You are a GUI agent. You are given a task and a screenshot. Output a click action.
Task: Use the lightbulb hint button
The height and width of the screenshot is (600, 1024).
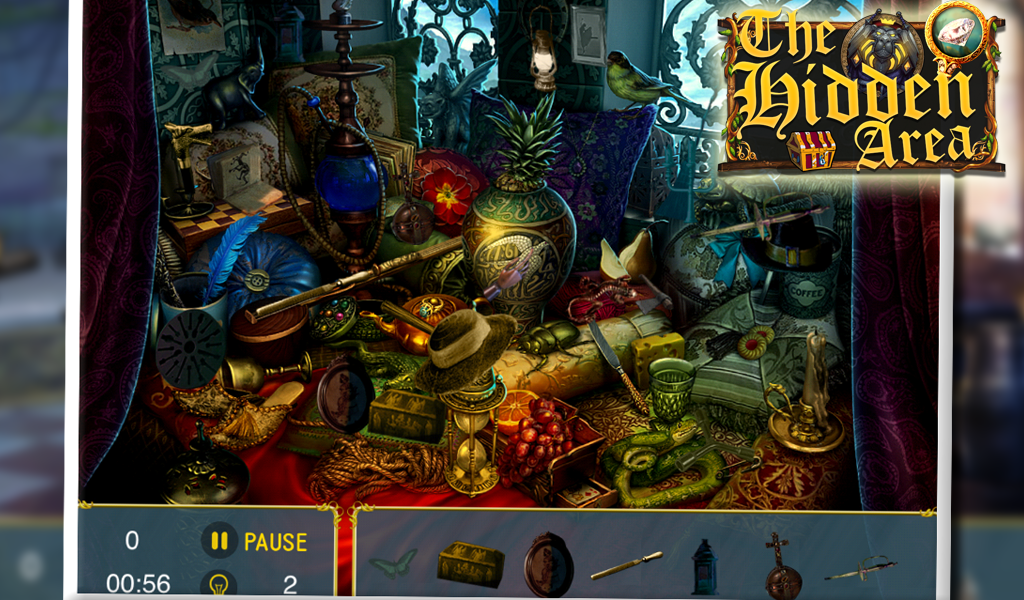pyautogui.click(x=219, y=584)
